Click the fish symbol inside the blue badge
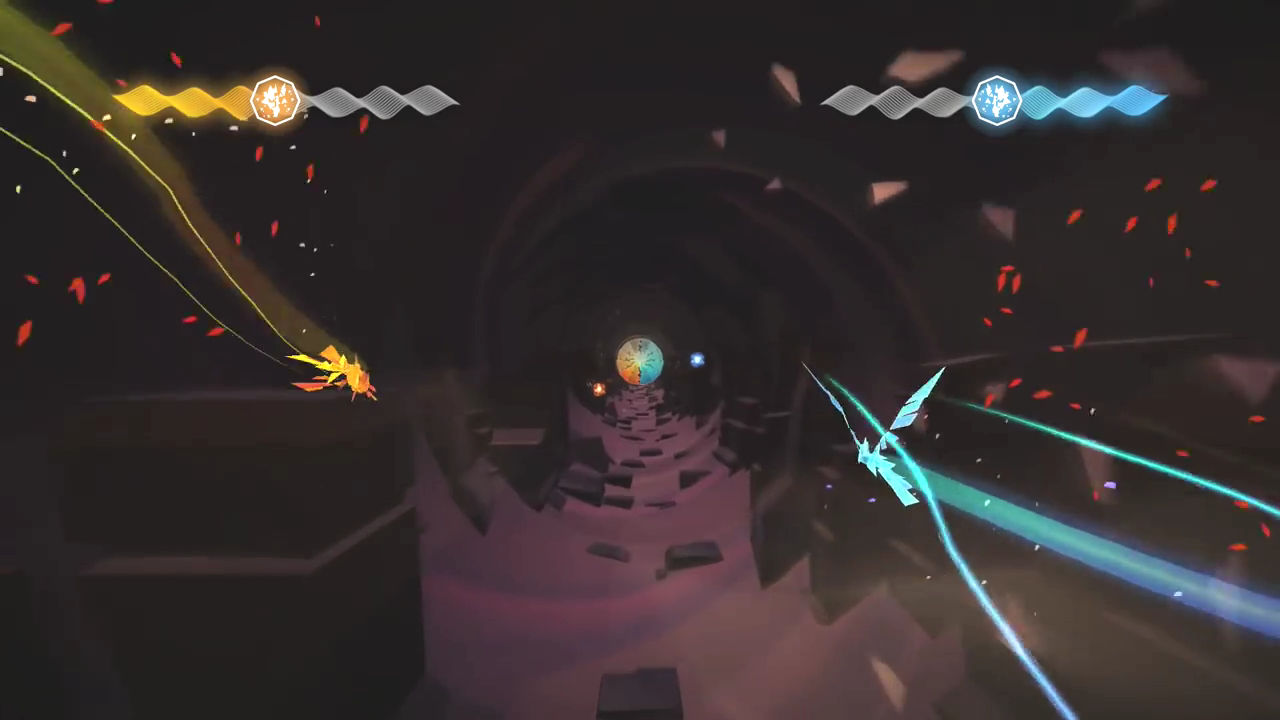1280x720 pixels. 996,99
